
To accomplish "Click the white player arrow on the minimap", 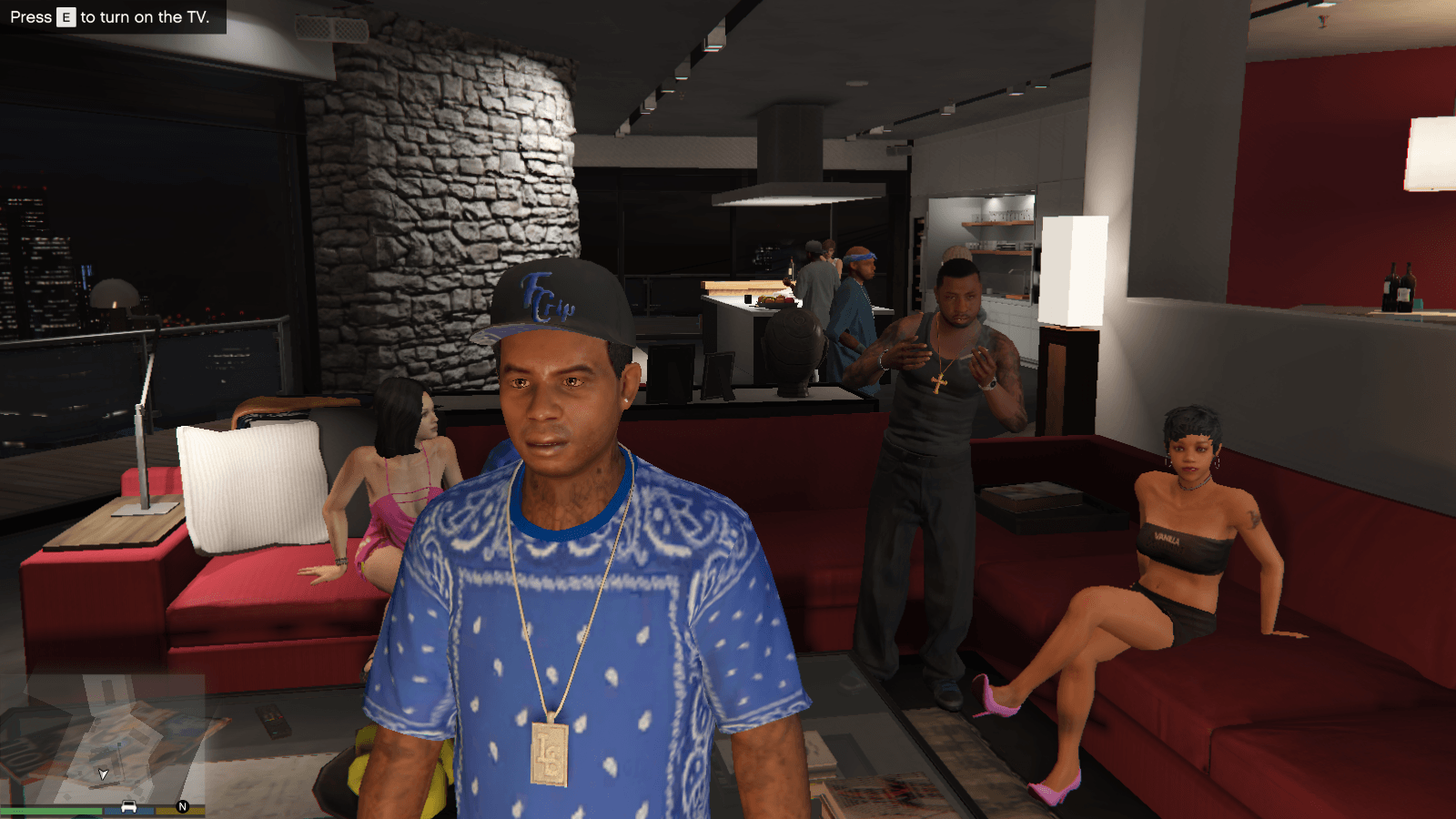I will 103,774.
